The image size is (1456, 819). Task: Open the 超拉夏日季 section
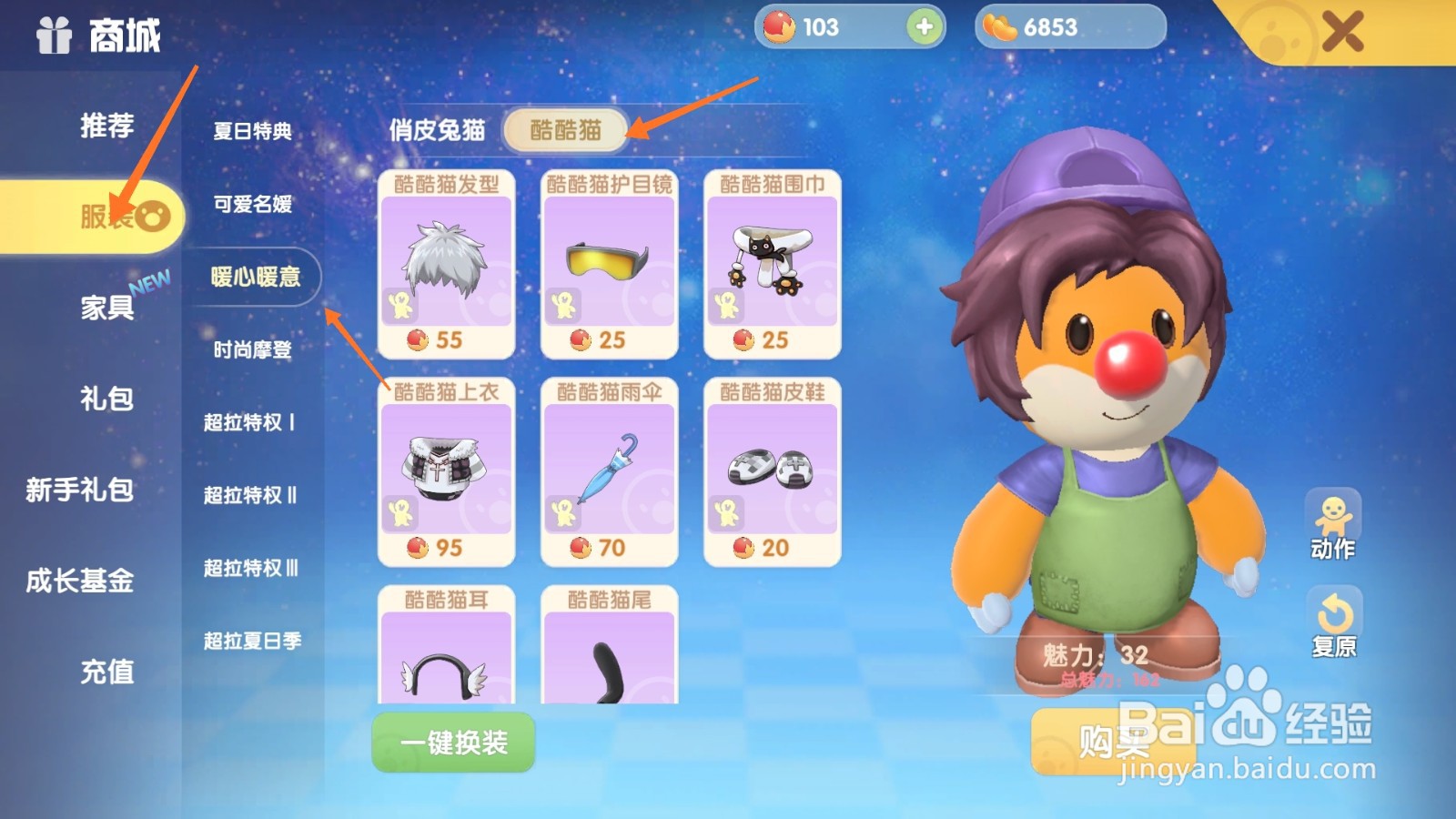(x=253, y=642)
